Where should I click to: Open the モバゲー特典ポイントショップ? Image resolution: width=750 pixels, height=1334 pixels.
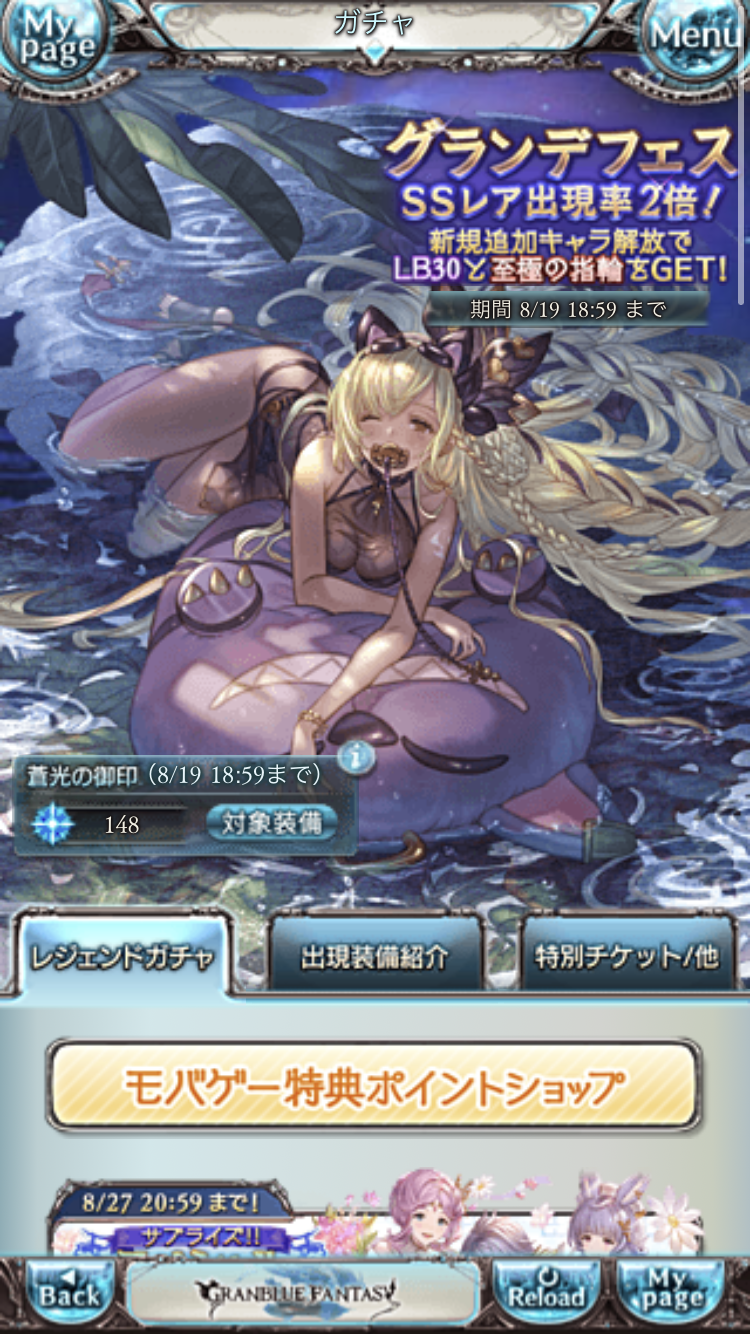tap(374, 1086)
